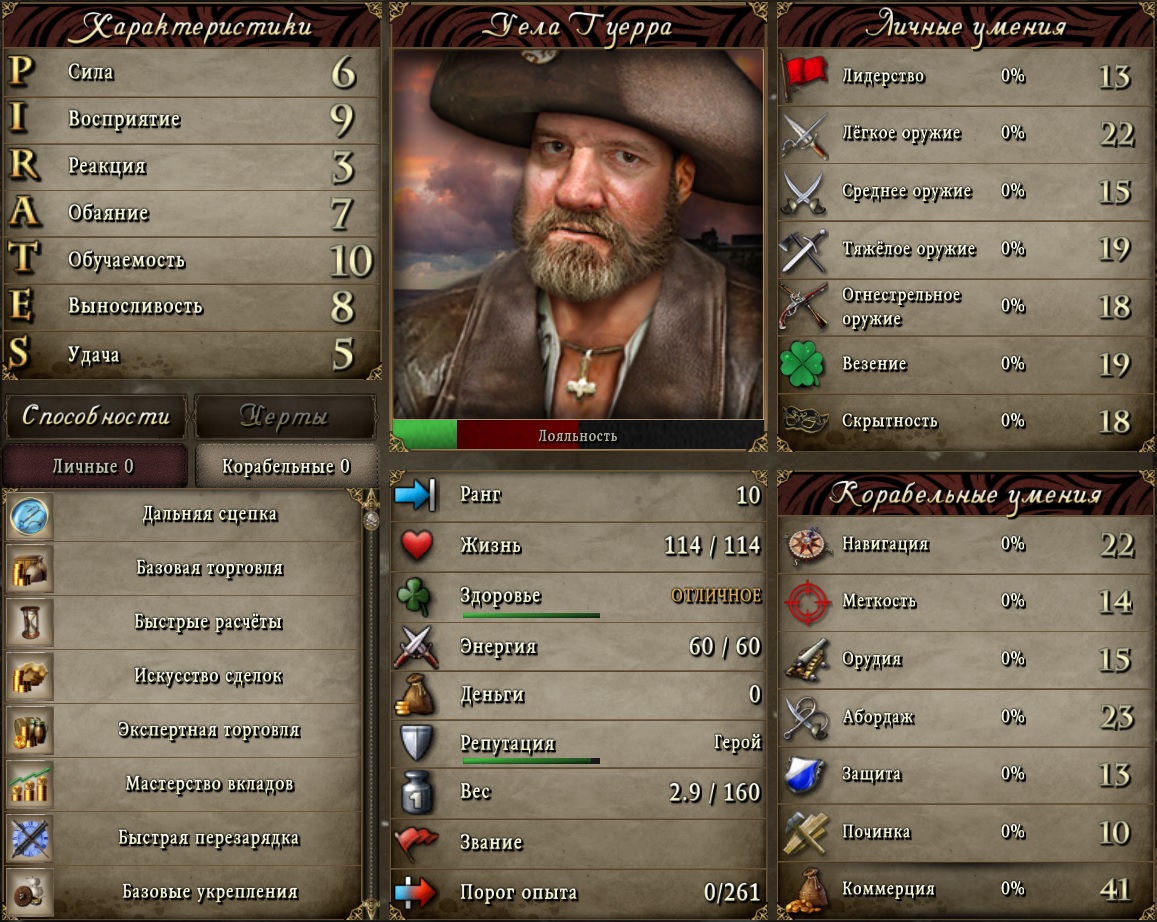Click the abilities list scrollbar
This screenshot has height=922, width=1157.
[371, 700]
